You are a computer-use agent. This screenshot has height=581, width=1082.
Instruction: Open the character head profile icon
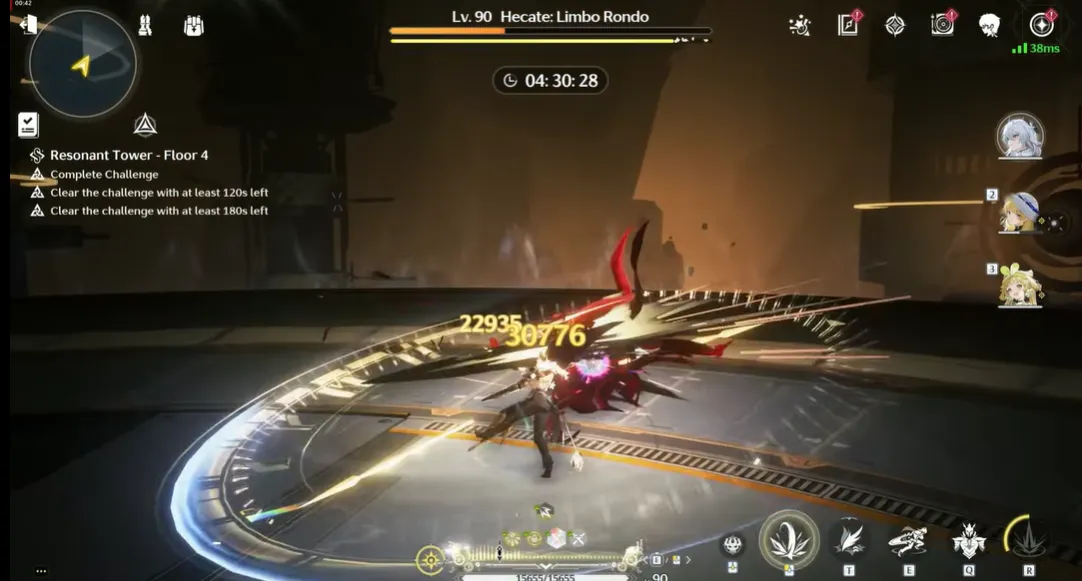[x=990, y=25]
